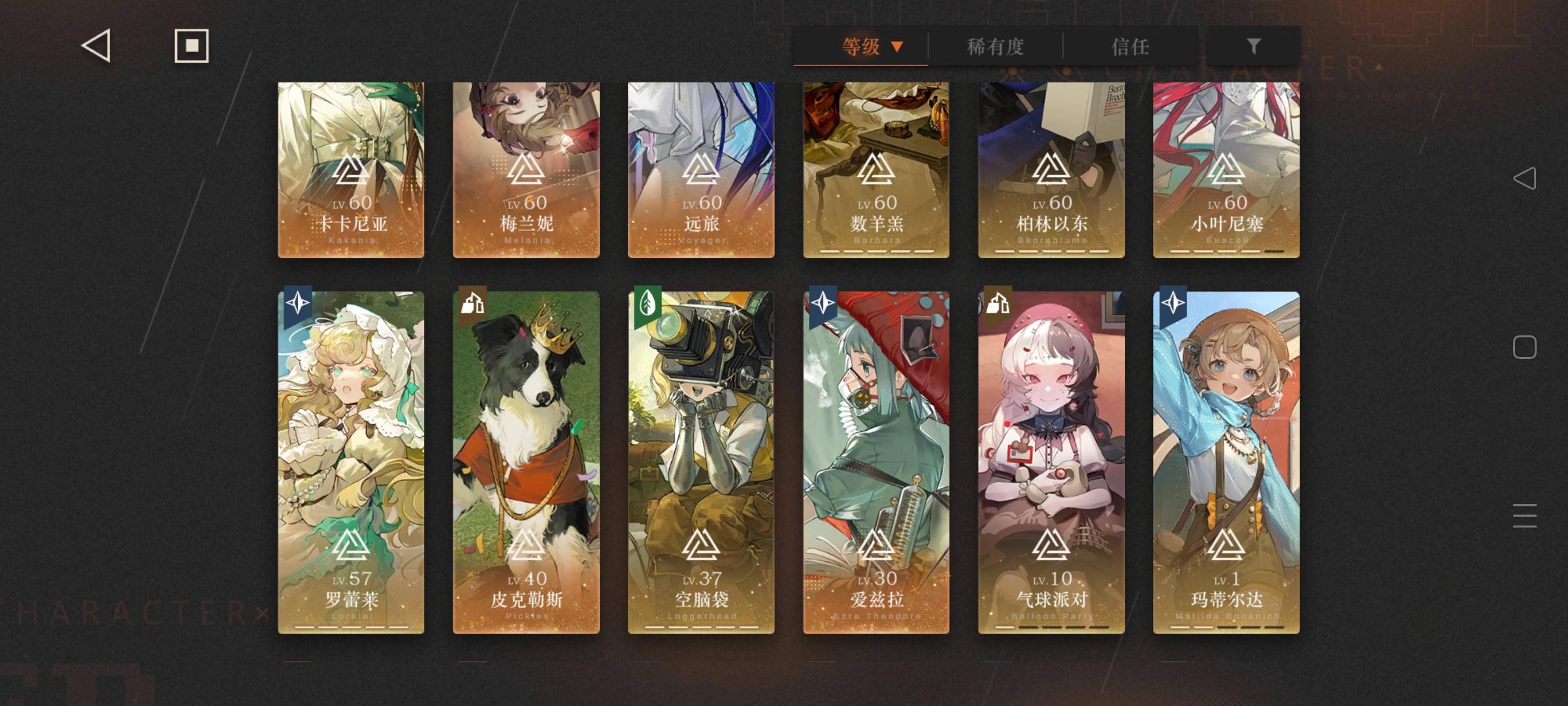Click the square icon at top left
Viewport: 1568px width, 706px height.
pos(190,46)
